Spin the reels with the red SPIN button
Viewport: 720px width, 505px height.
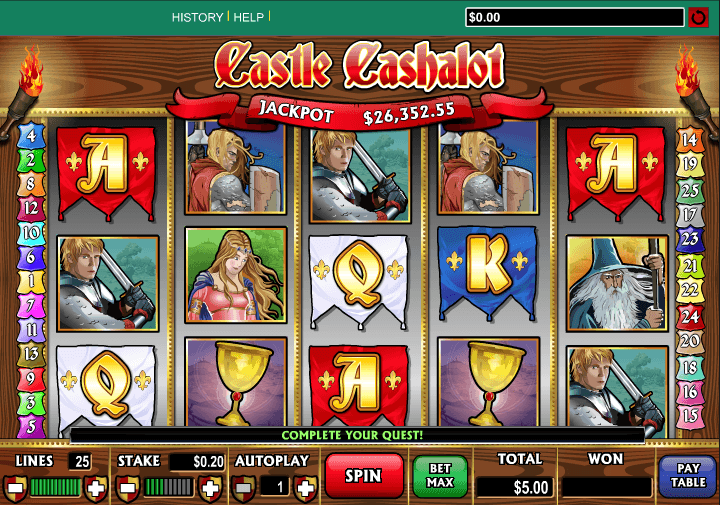coord(363,477)
